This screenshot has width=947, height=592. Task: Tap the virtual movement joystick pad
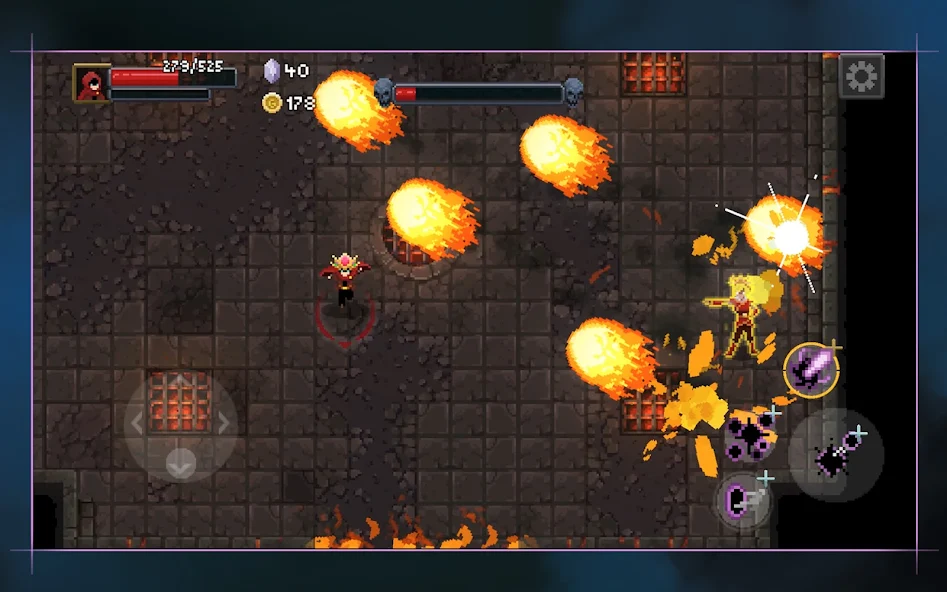point(180,423)
